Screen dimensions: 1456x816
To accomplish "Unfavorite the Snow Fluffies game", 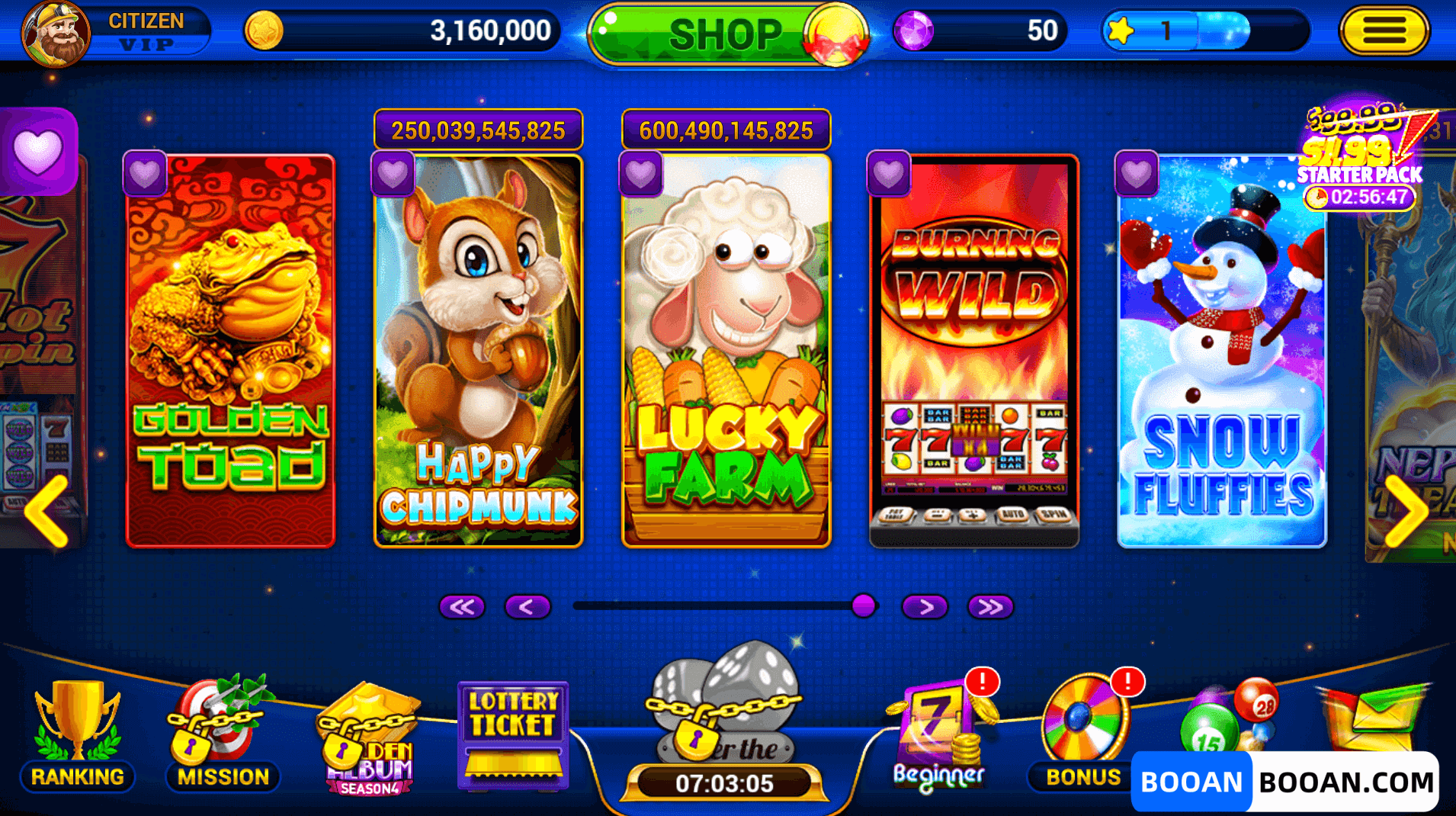I will [x=1136, y=172].
